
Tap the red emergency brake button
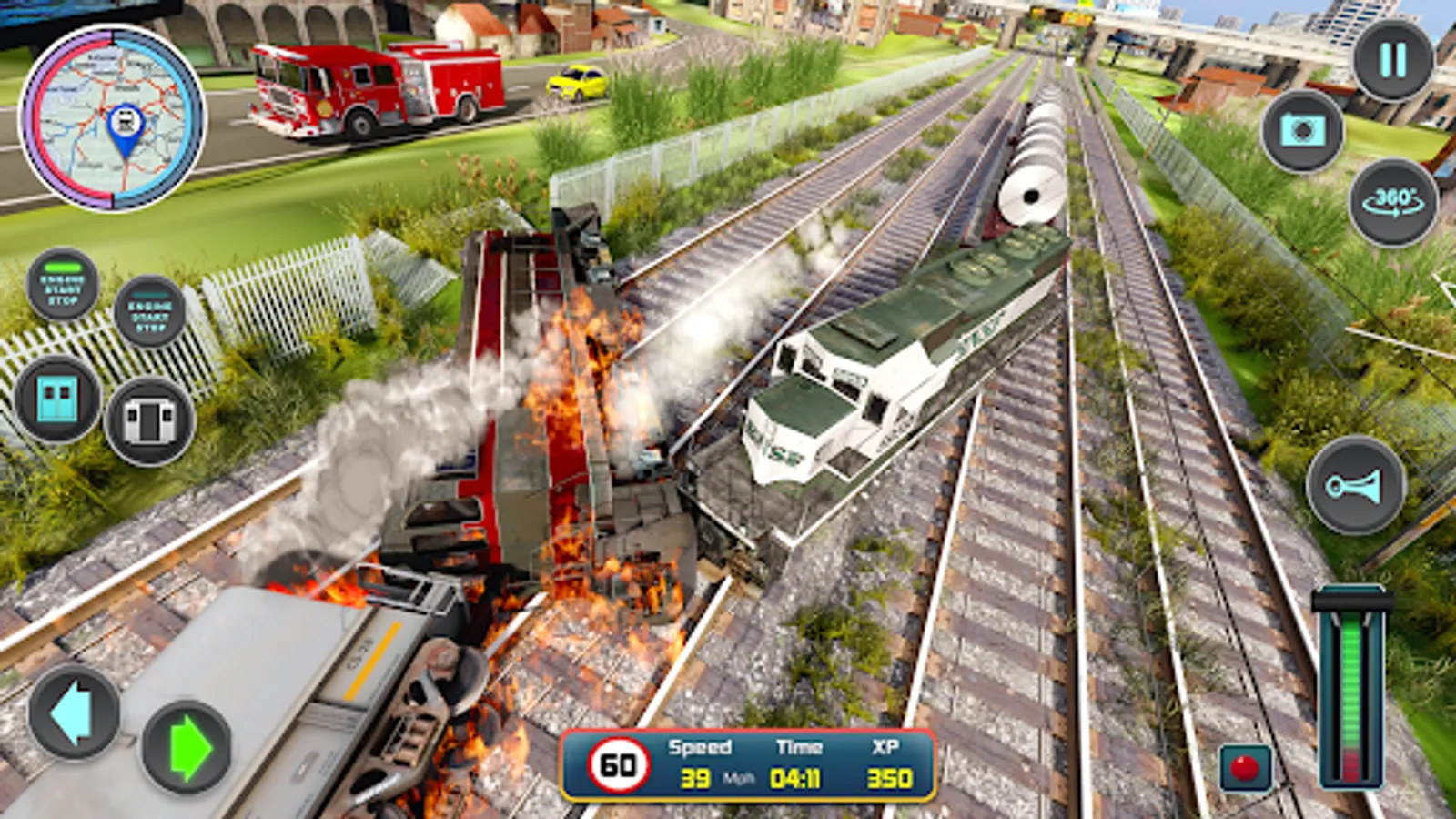tap(1245, 767)
